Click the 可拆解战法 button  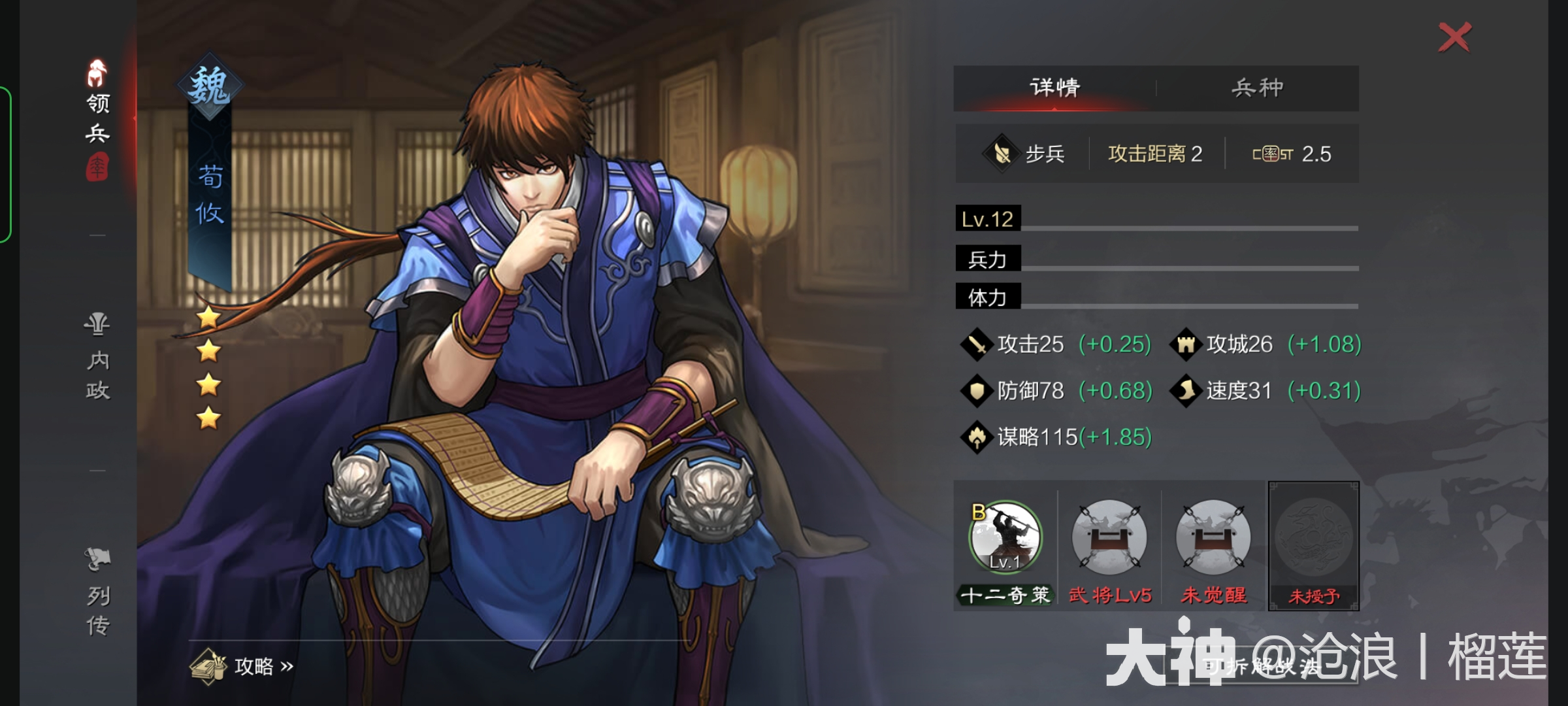[1261, 667]
